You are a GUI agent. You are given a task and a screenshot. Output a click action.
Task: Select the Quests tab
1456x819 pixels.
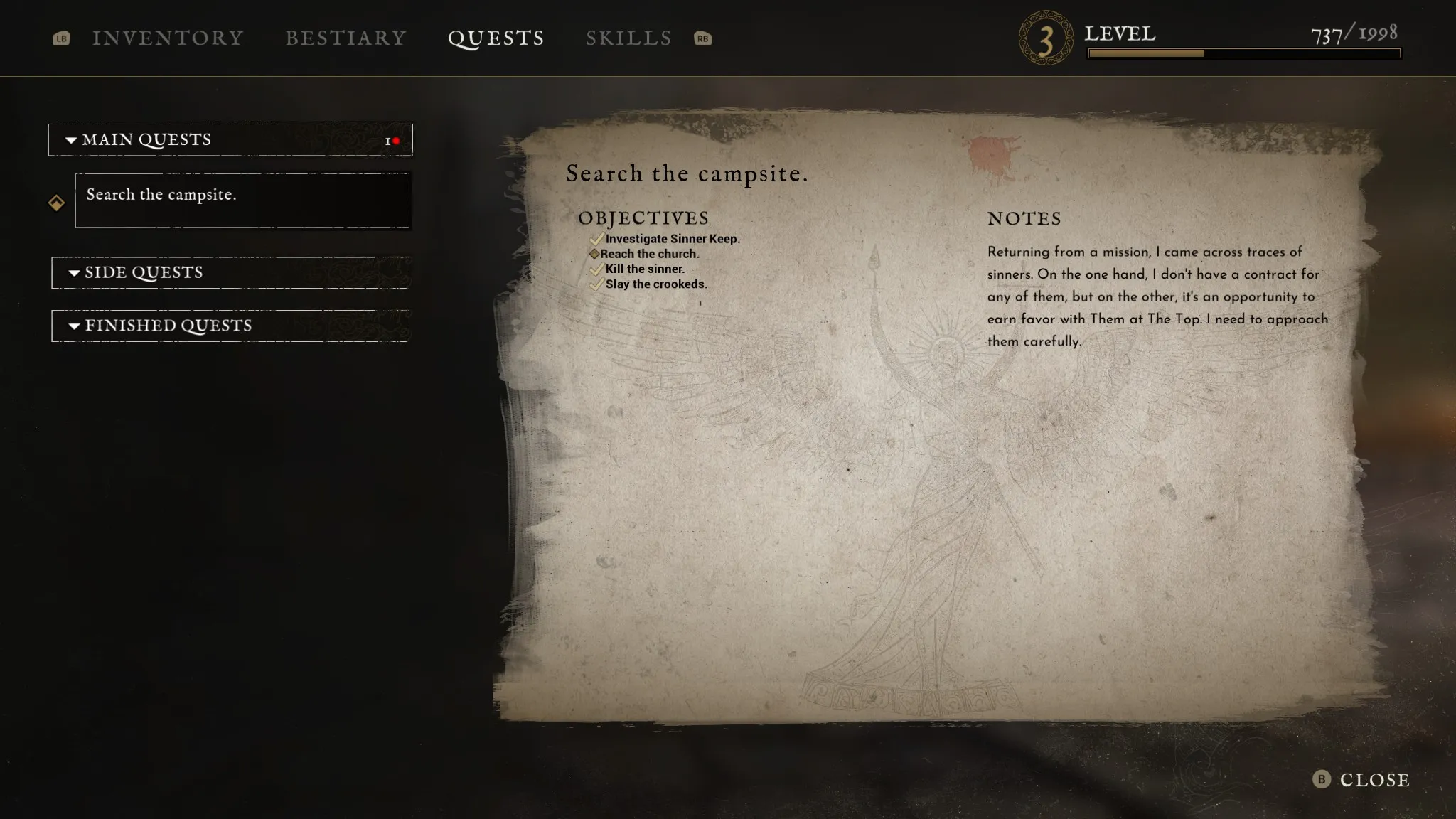tap(496, 38)
